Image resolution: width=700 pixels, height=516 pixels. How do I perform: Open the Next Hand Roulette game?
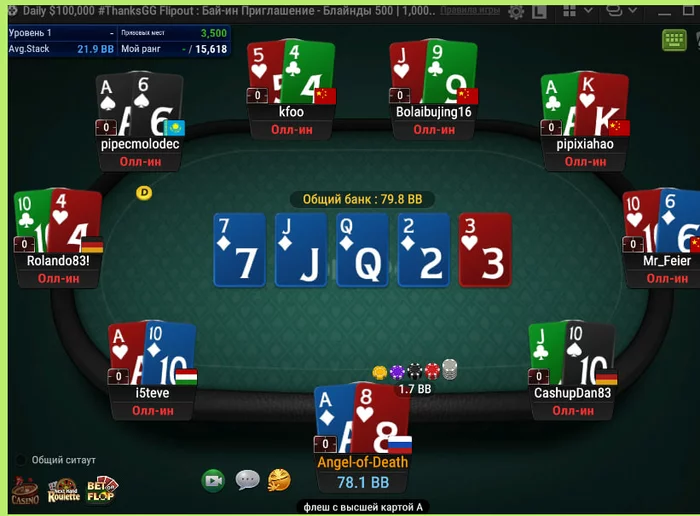coord(63,491)
